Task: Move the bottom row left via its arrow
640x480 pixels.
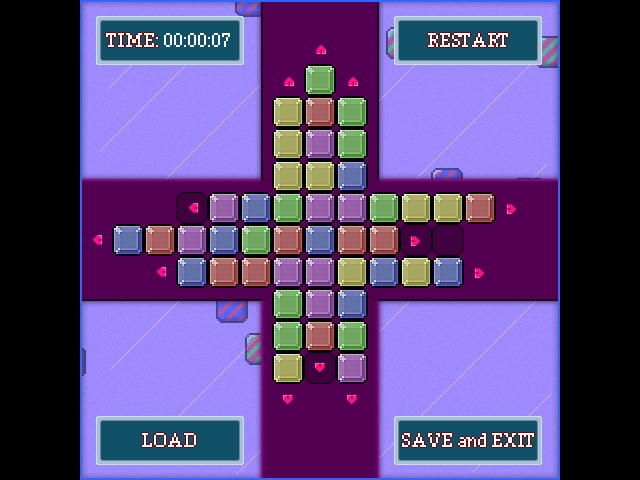Action: [x=161, y=271]
